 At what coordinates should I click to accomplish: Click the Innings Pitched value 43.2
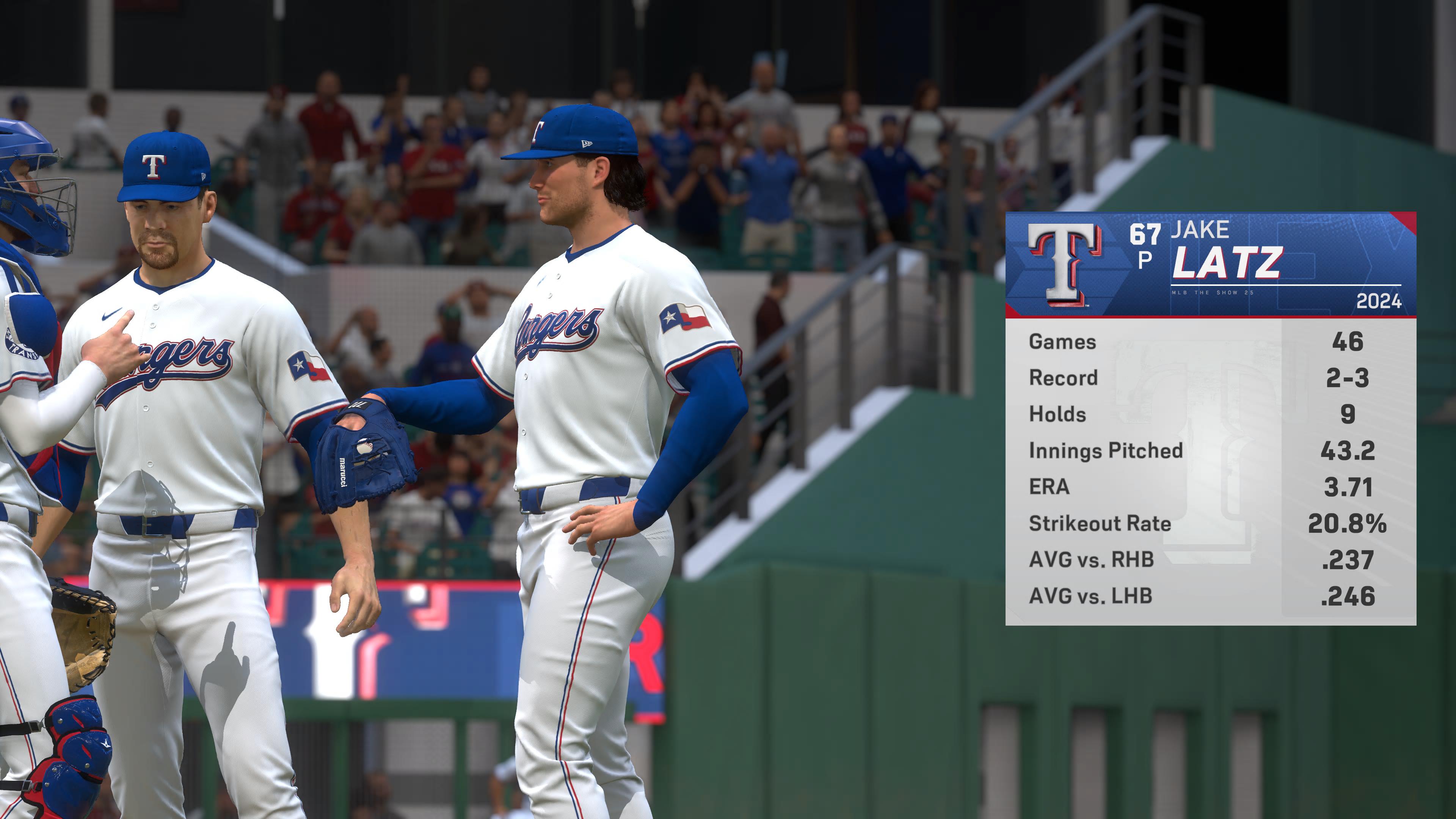pyautogui.click(x=1348, y=451)
